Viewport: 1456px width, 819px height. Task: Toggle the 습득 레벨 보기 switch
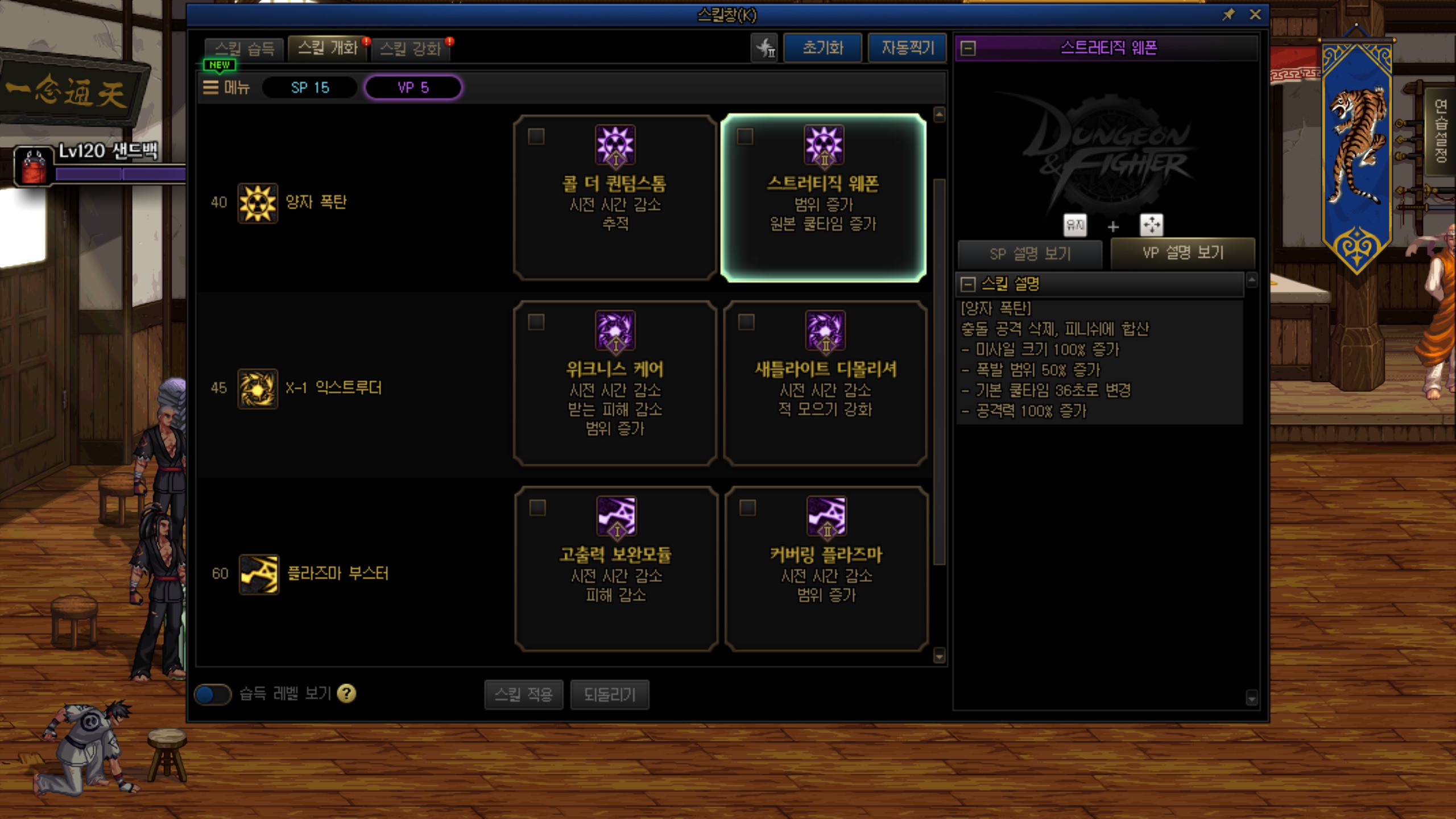tap(213, 694)
